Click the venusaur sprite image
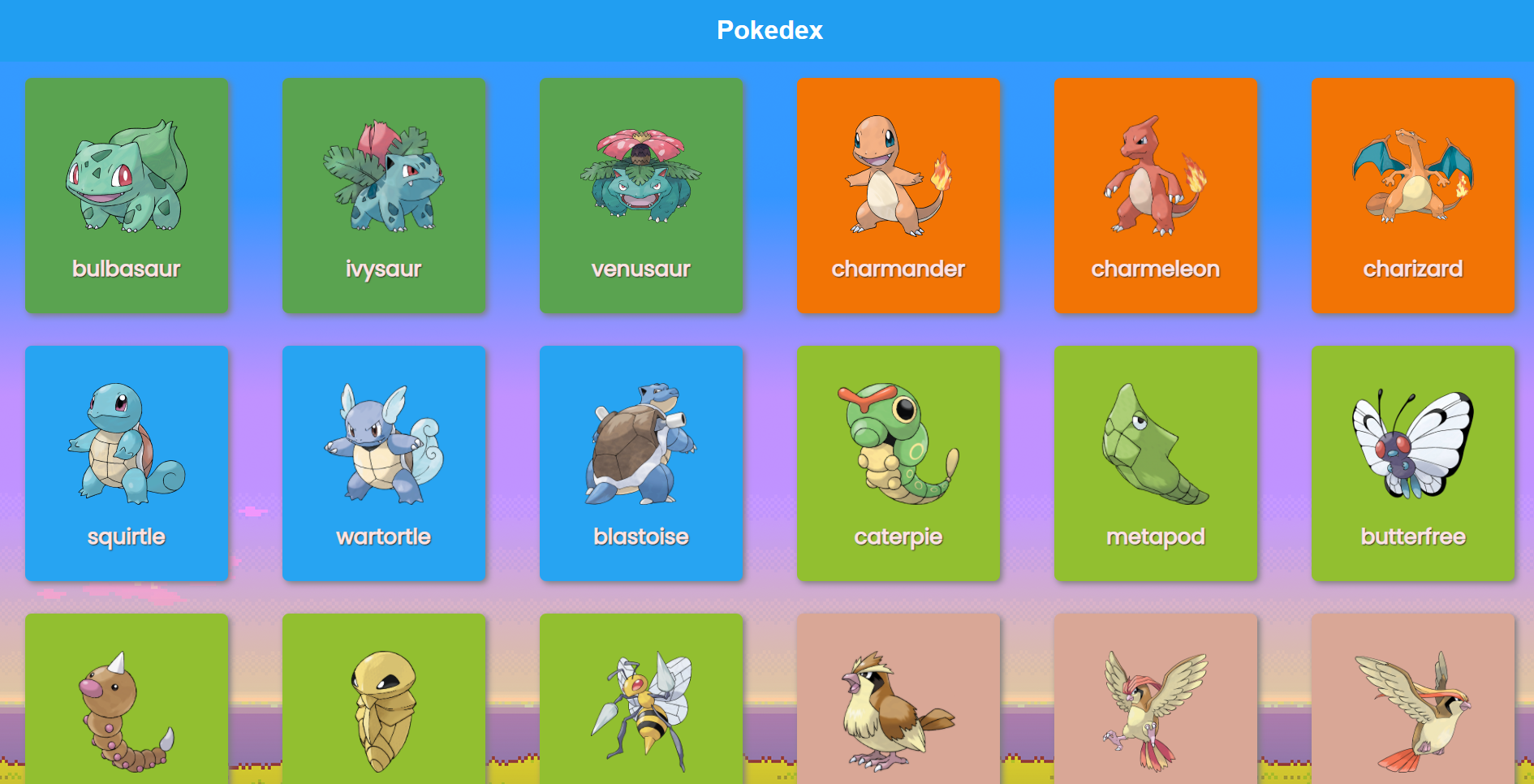The width and height of the screenshot is (1534, 784). (641, 174)
